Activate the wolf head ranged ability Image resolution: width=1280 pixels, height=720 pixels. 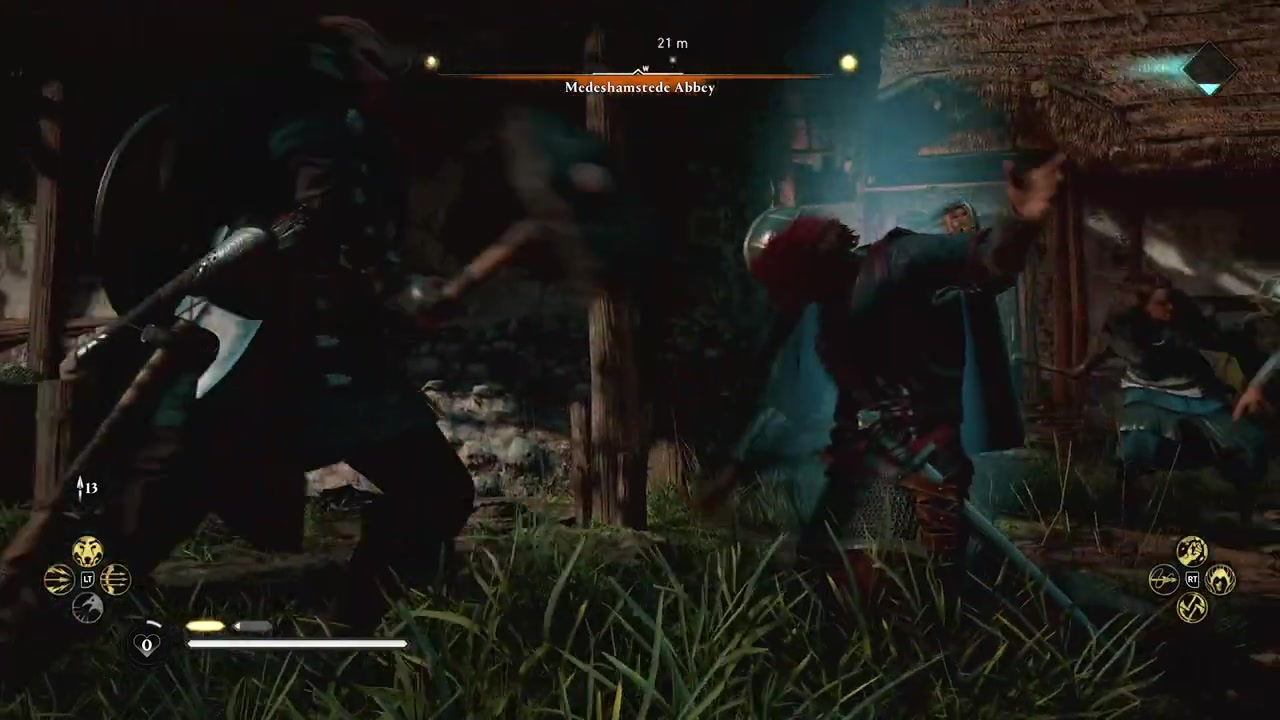coord(87,551)
